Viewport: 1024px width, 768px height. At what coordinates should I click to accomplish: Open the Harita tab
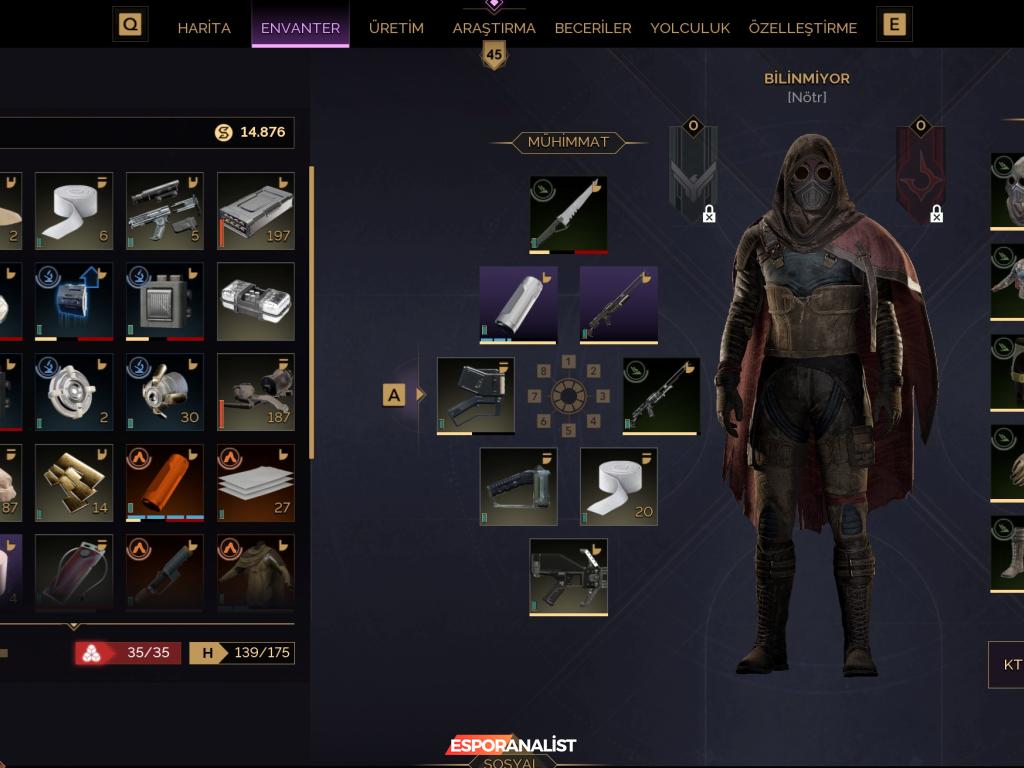point(204,28)
